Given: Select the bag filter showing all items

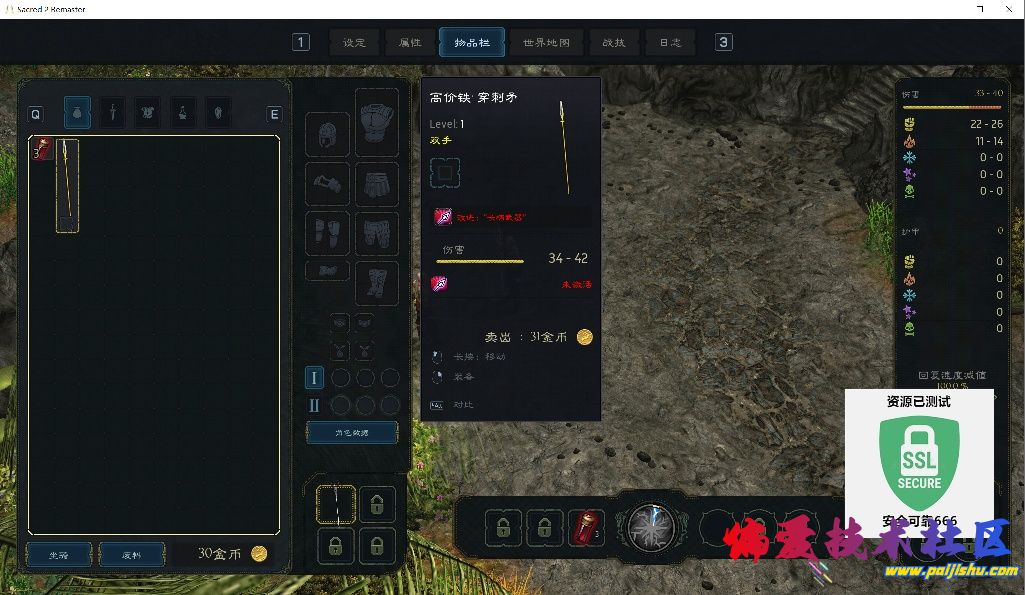Looking at the screenshot, I should pos(78,113).
